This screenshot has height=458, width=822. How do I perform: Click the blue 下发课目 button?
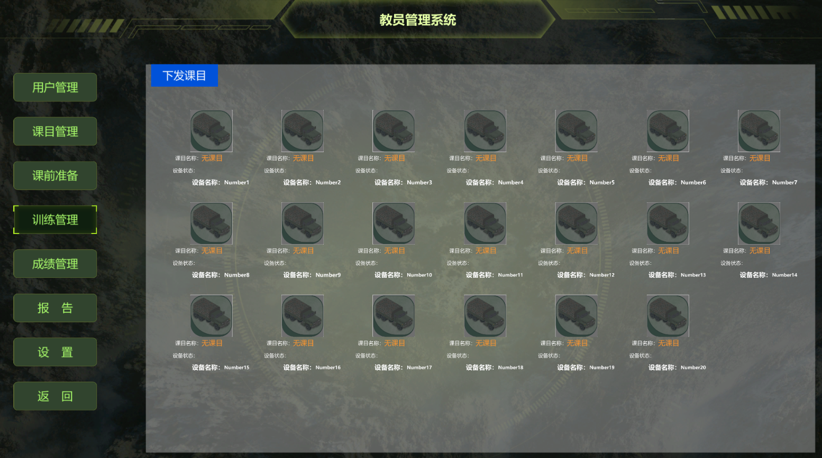(184, 75)
